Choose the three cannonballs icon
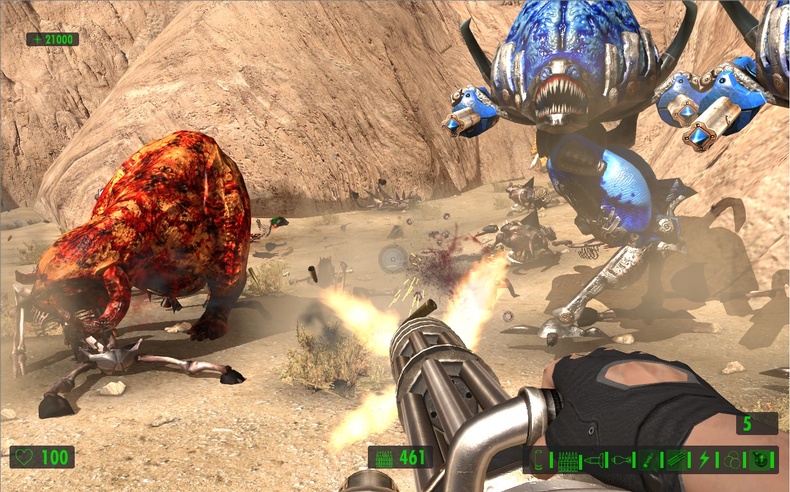Screen dimensions: 790x492 [x=732, y=460]
